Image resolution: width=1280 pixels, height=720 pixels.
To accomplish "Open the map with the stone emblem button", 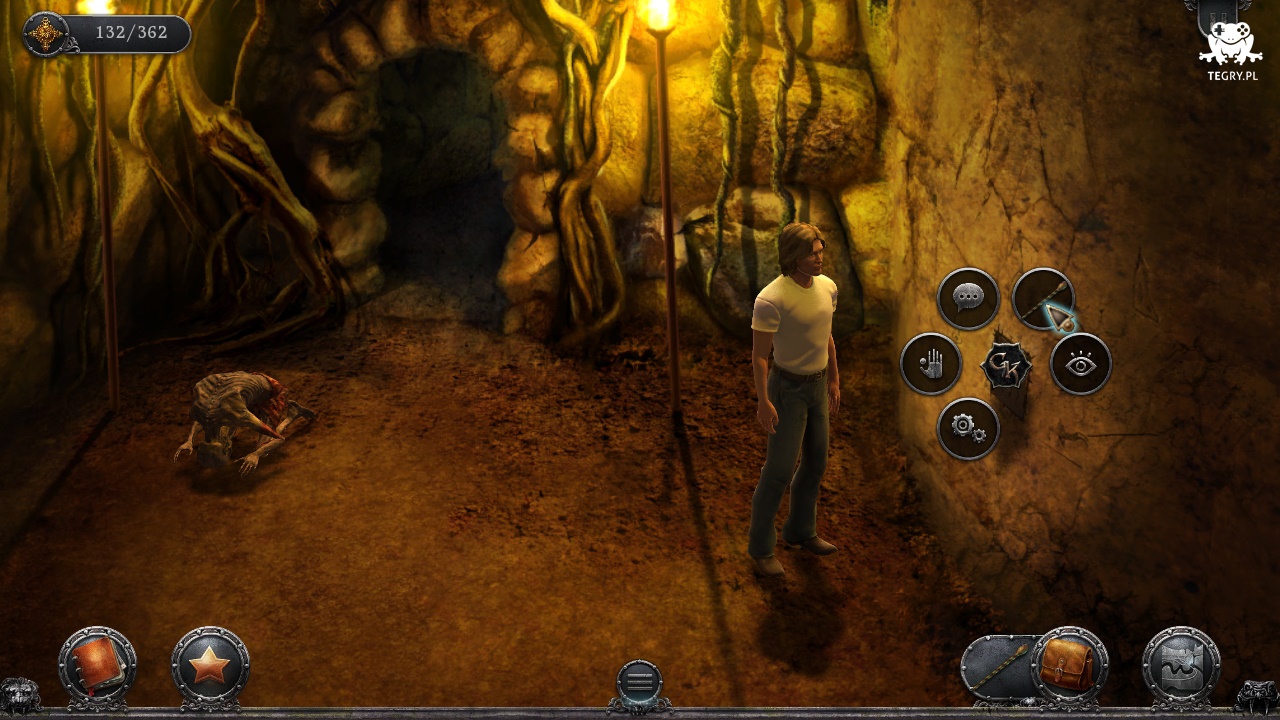I will (x=1181, y=664).
